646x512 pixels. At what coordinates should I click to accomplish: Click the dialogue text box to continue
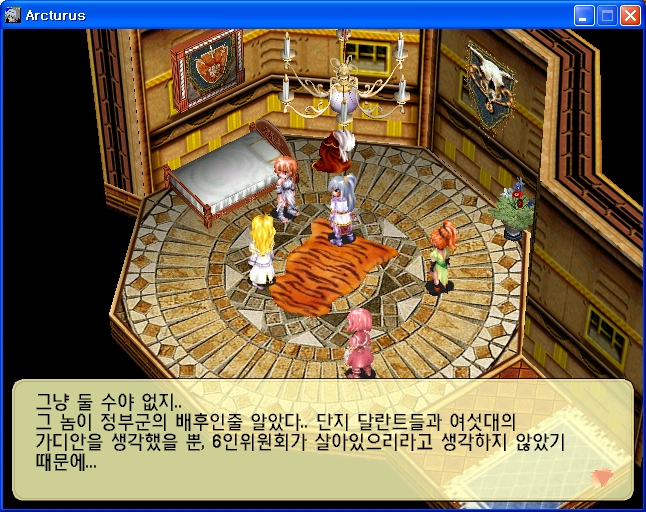pyautogui.click(x=322, y=439)
